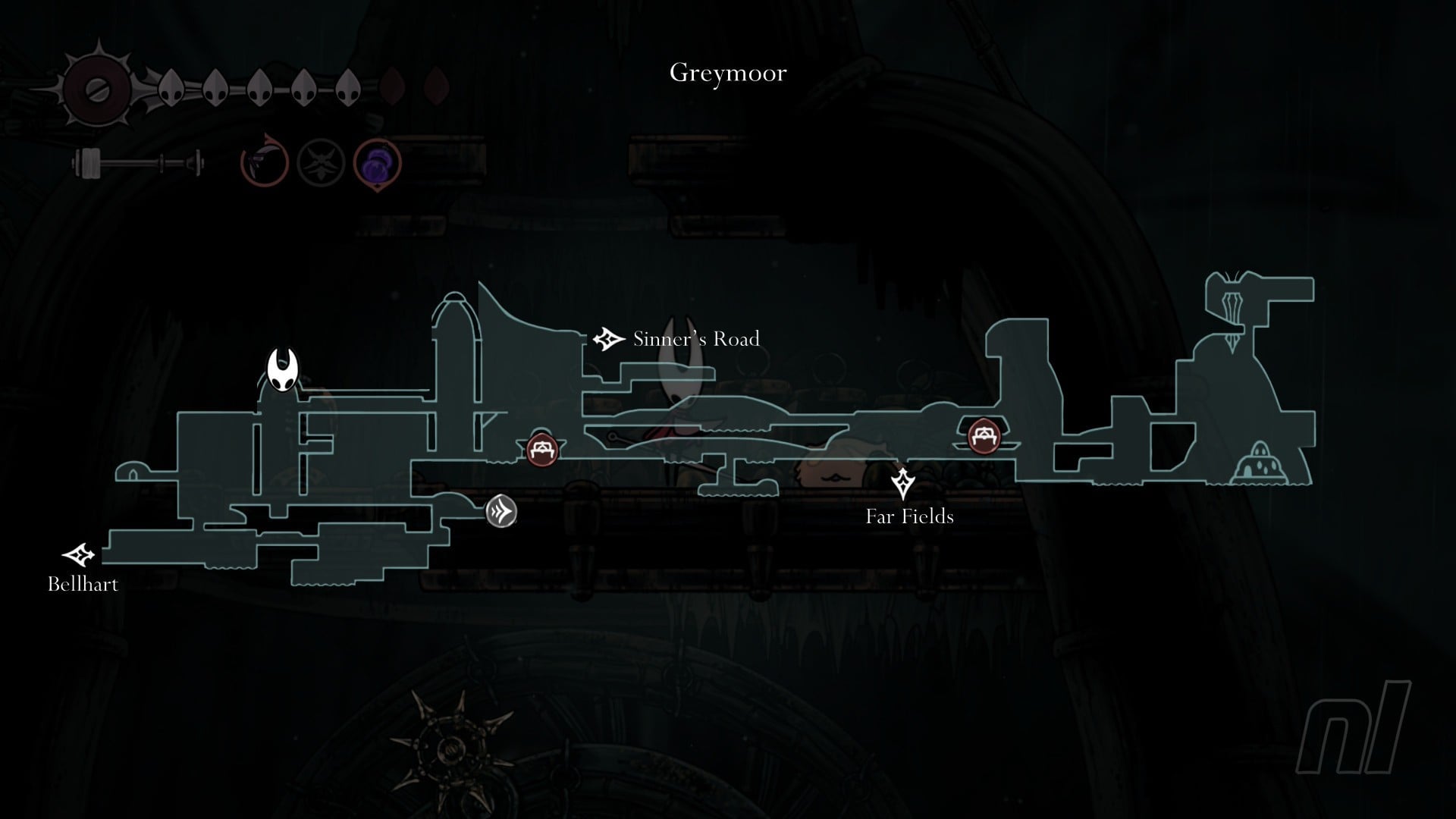Choose the grey-ringed tool icon
Viewport: 1456px width, 819px height.
[321, 163]
